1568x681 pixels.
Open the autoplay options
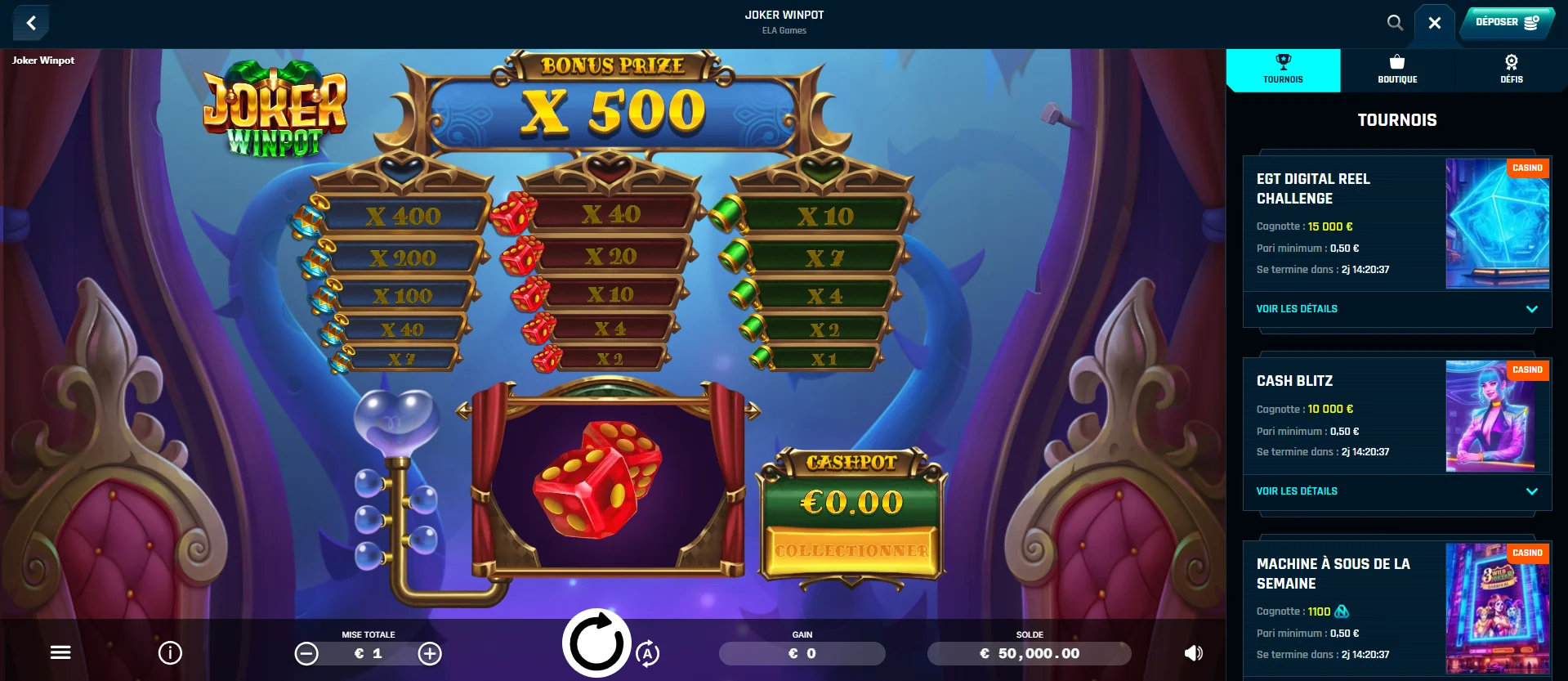[650, 654]
